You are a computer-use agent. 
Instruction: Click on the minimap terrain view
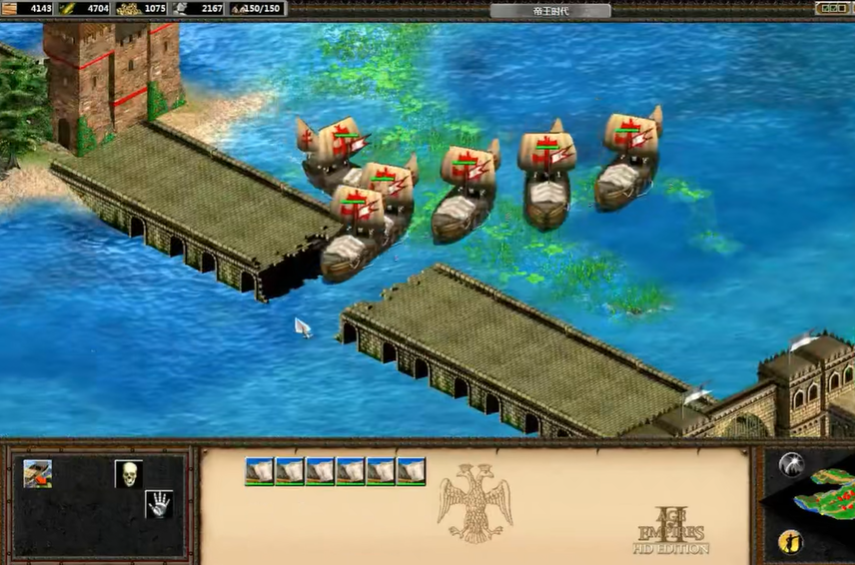tap(826, 497)
